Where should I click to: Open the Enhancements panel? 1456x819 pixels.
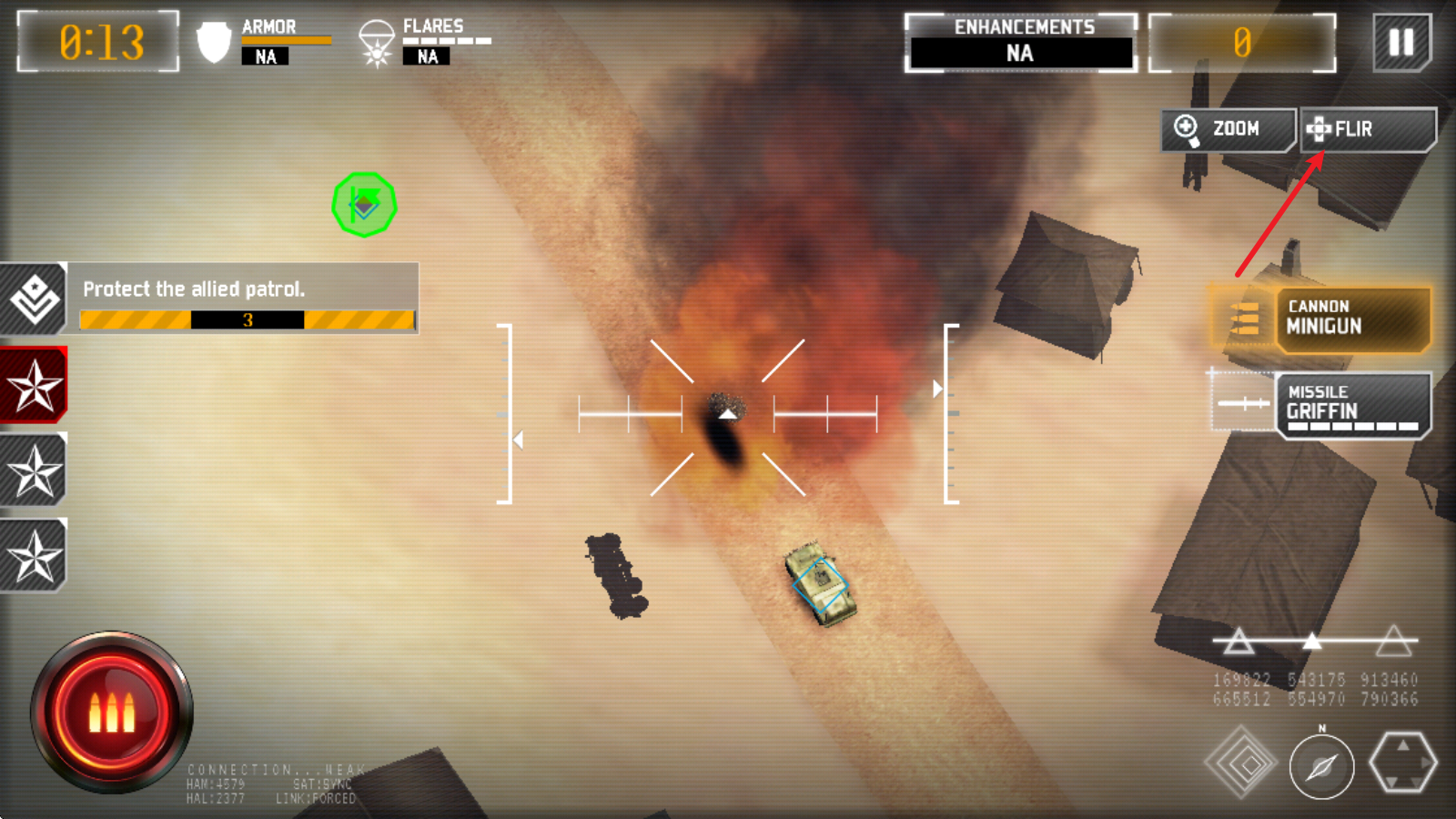[1021, 43]
